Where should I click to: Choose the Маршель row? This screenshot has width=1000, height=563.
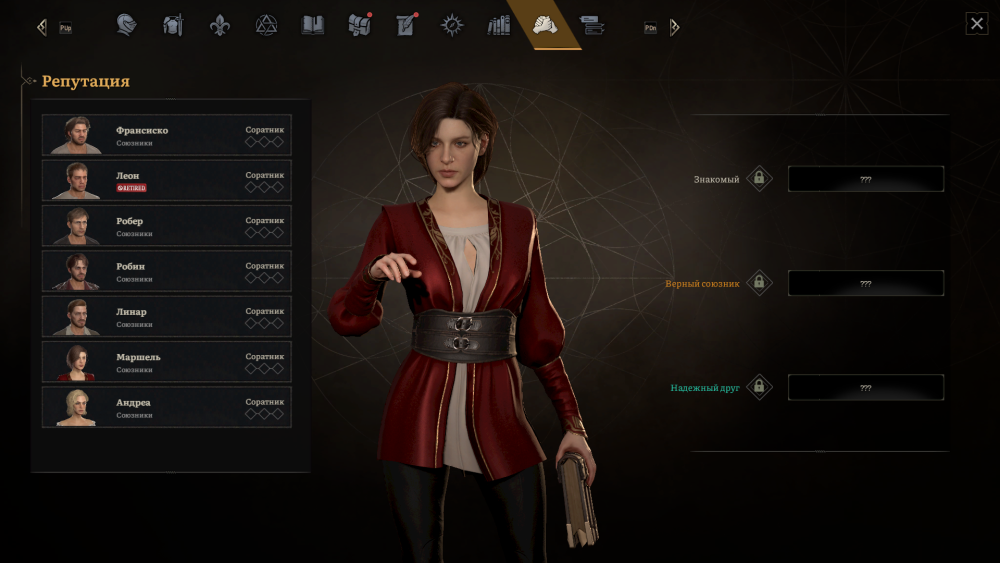pyautogui.click(x=166, y=362)
